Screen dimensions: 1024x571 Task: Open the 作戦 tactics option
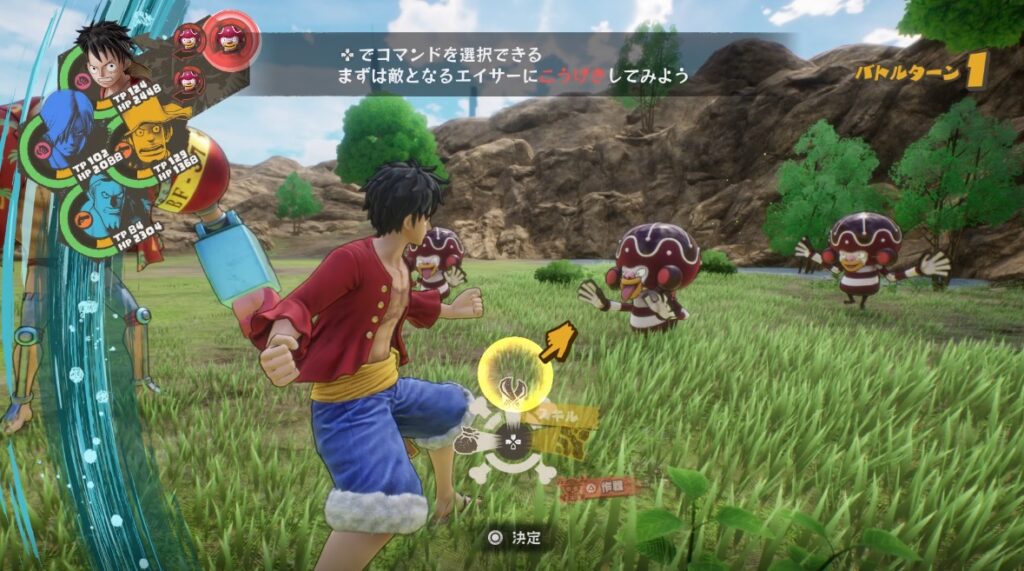point(598,490)
